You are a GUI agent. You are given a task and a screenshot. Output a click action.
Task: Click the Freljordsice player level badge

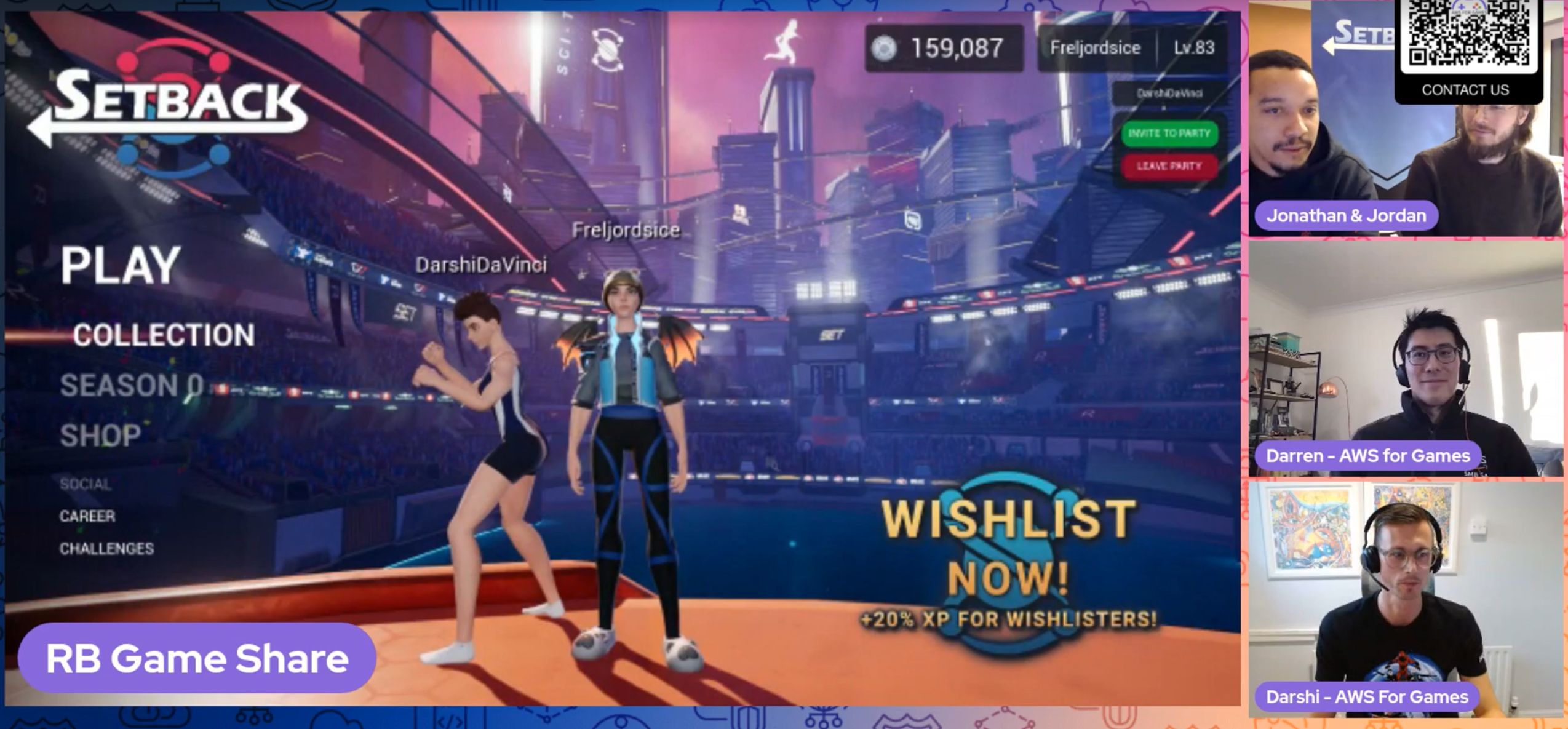click(1192, 47)
